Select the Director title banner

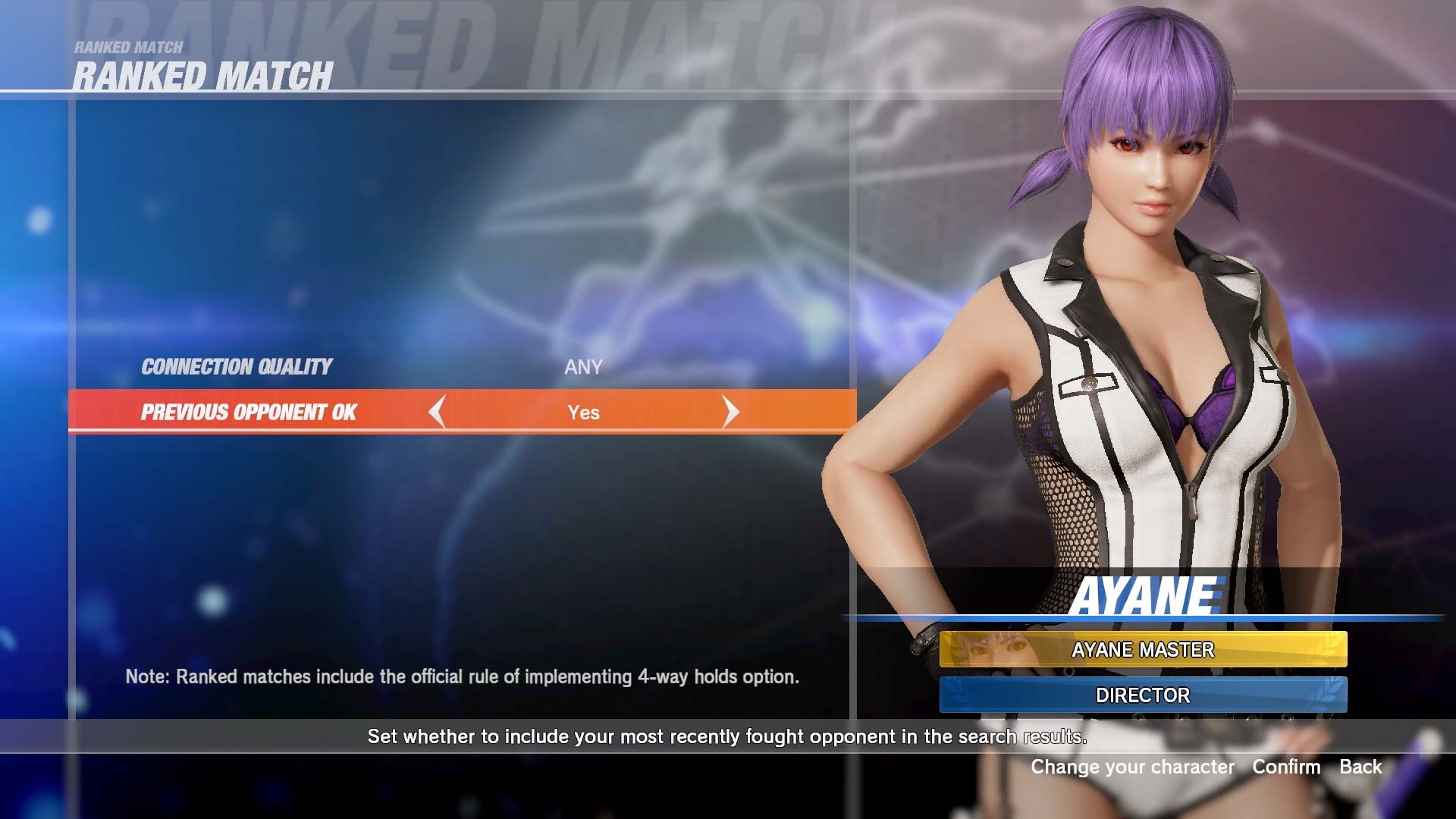[1143, 695]
